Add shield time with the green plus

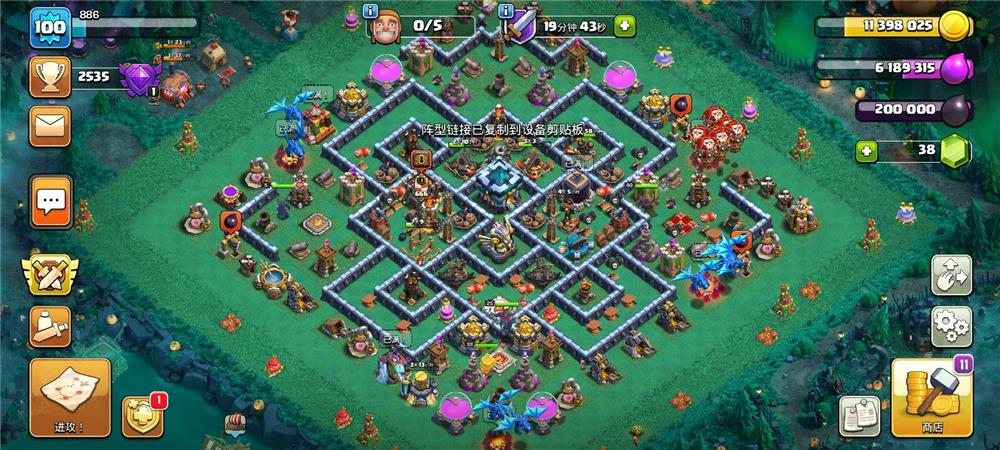[x=625, y=26]
